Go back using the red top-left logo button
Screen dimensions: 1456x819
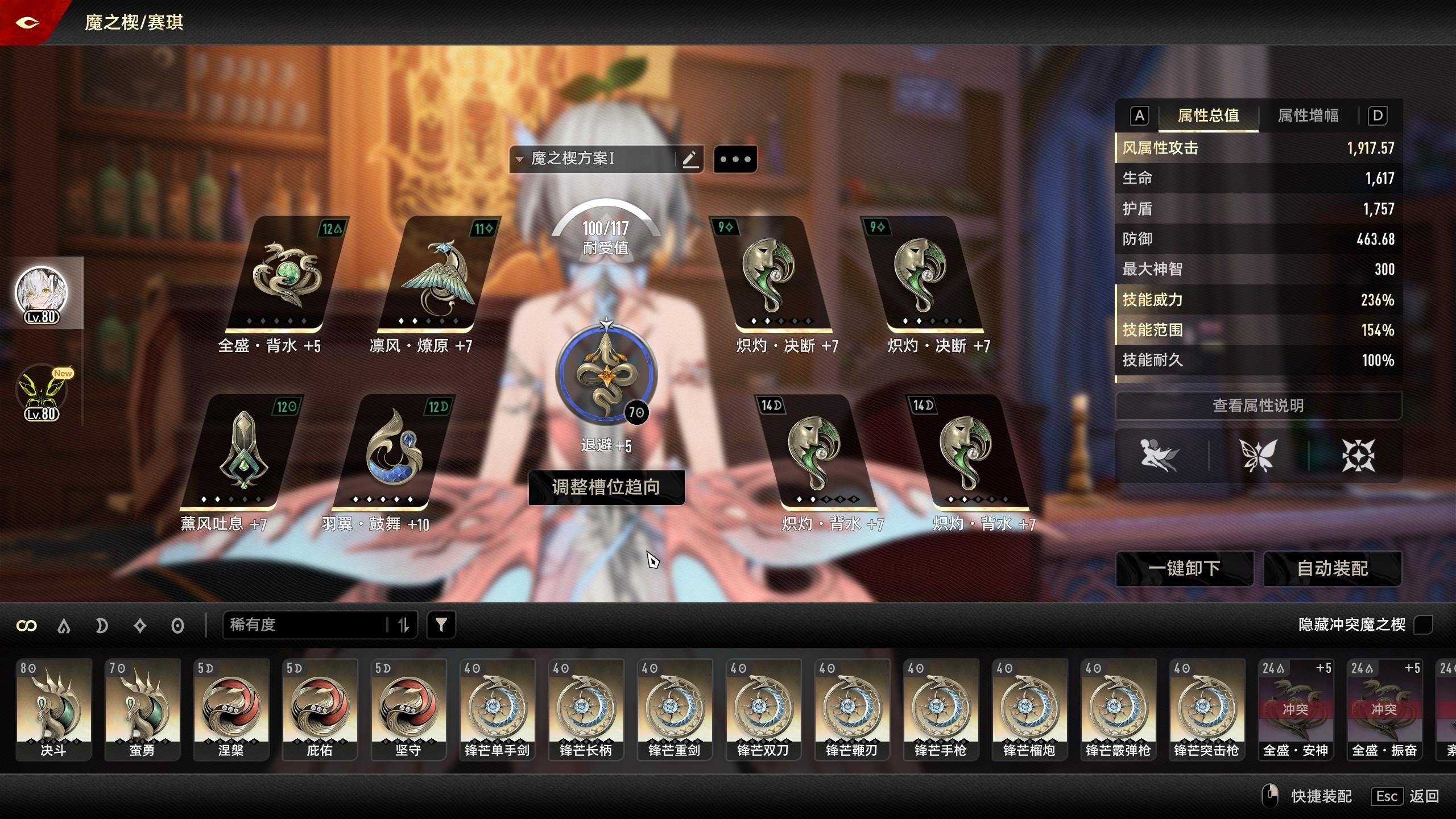(x=27, y=23)
